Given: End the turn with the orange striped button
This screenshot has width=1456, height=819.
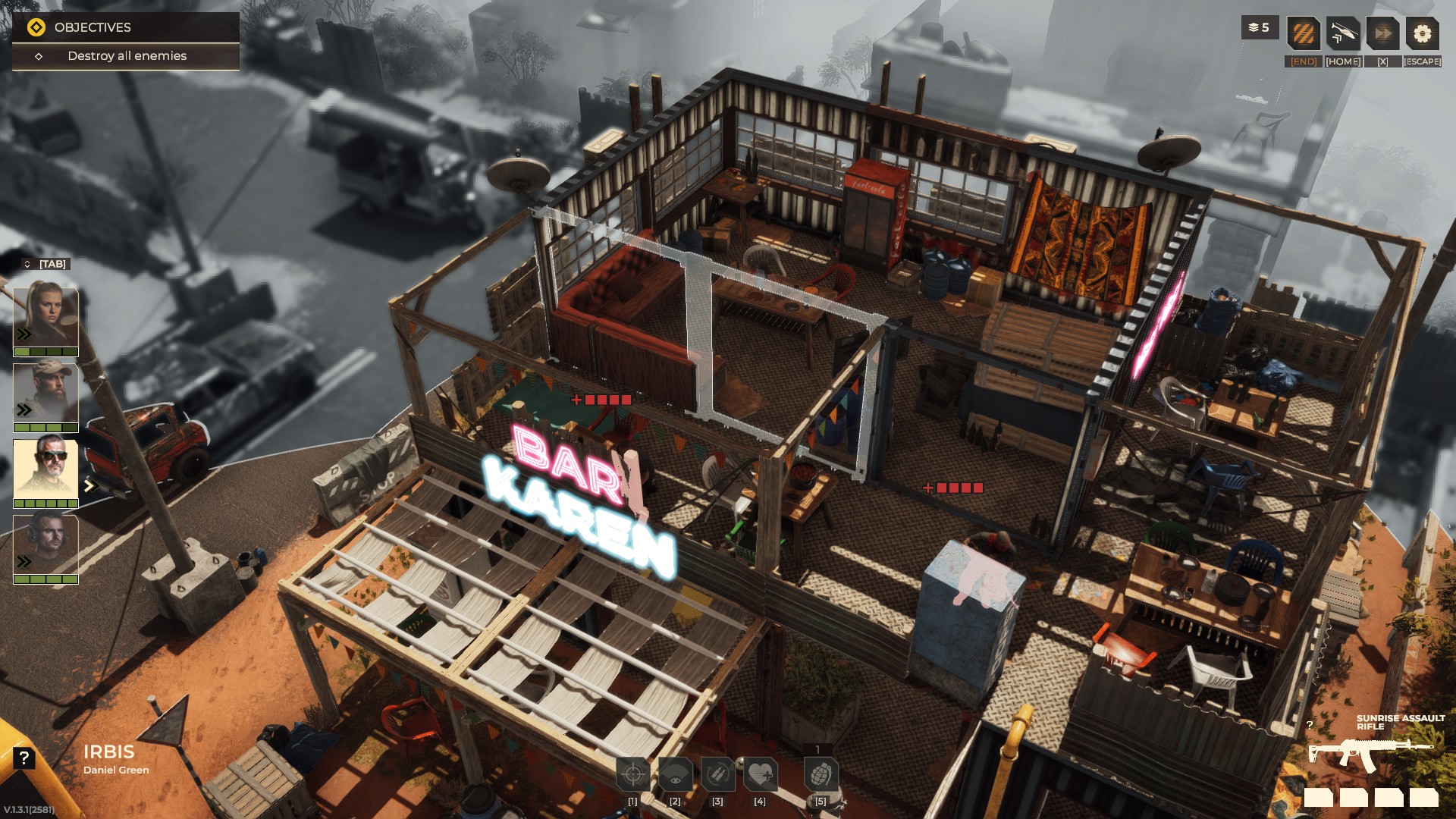Looking at the screenshot, I should click(x=1304, y=34).
